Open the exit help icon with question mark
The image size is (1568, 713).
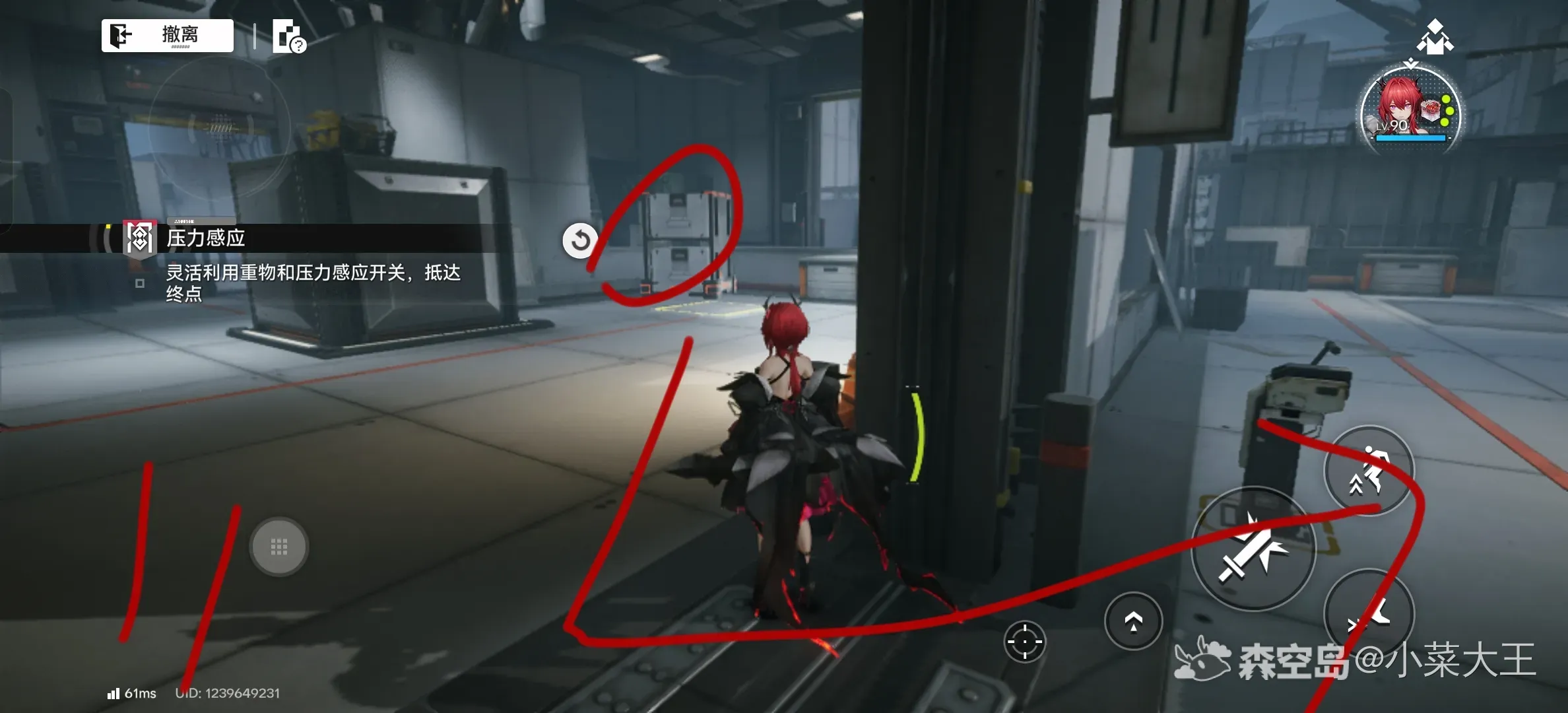289,36
